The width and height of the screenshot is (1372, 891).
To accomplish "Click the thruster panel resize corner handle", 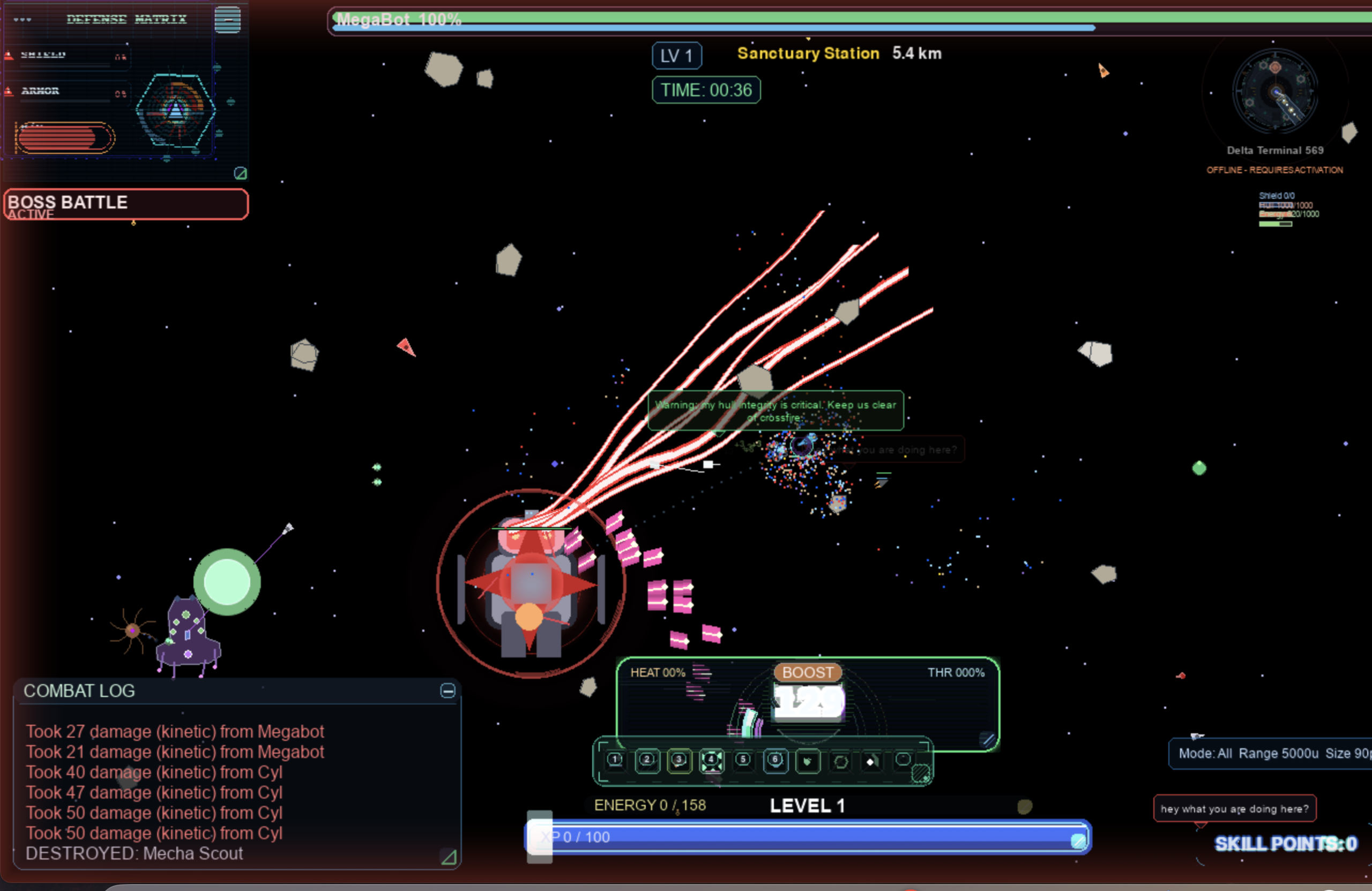I will coord(988,739).
